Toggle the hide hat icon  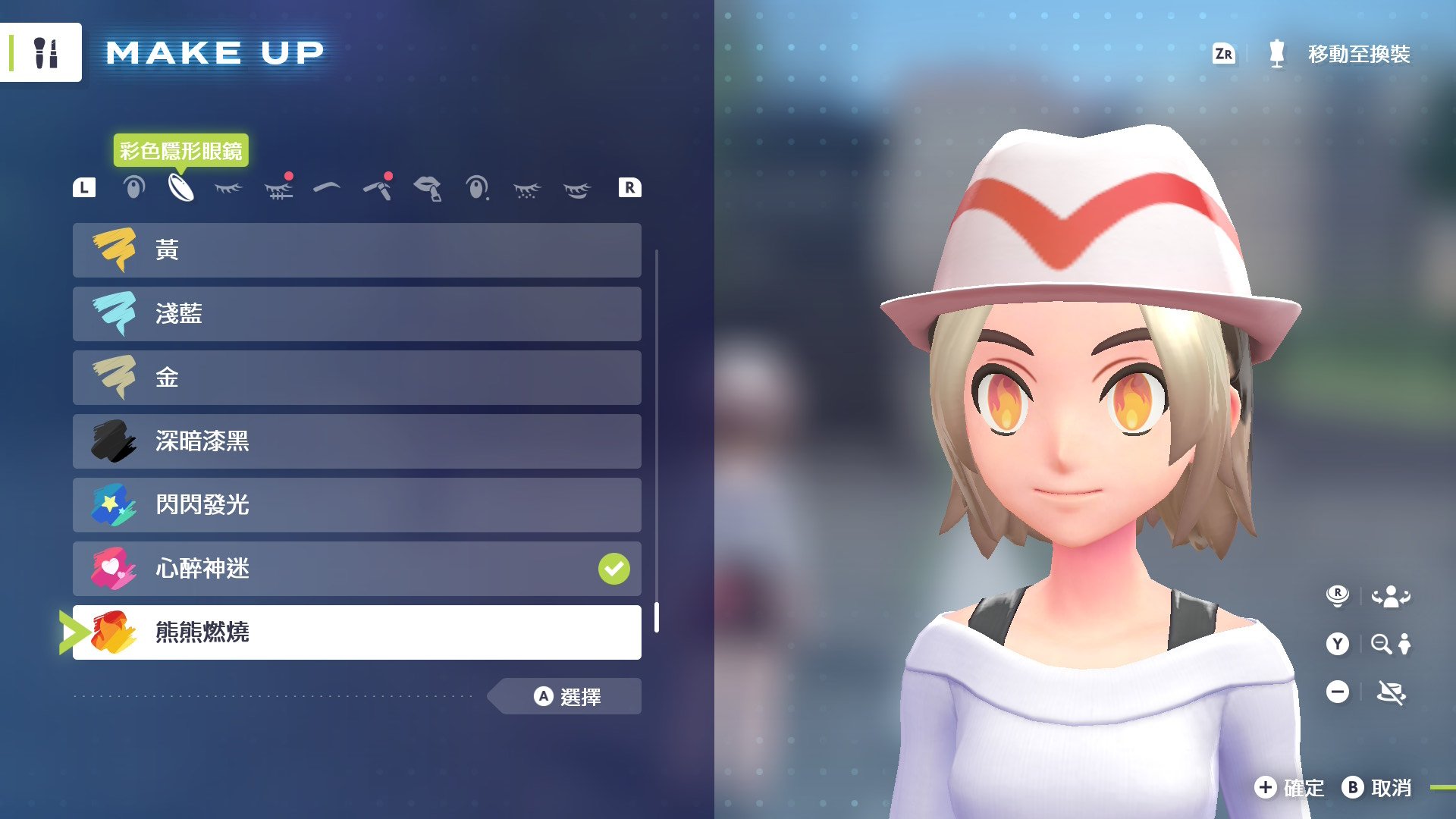[1391, 692]
